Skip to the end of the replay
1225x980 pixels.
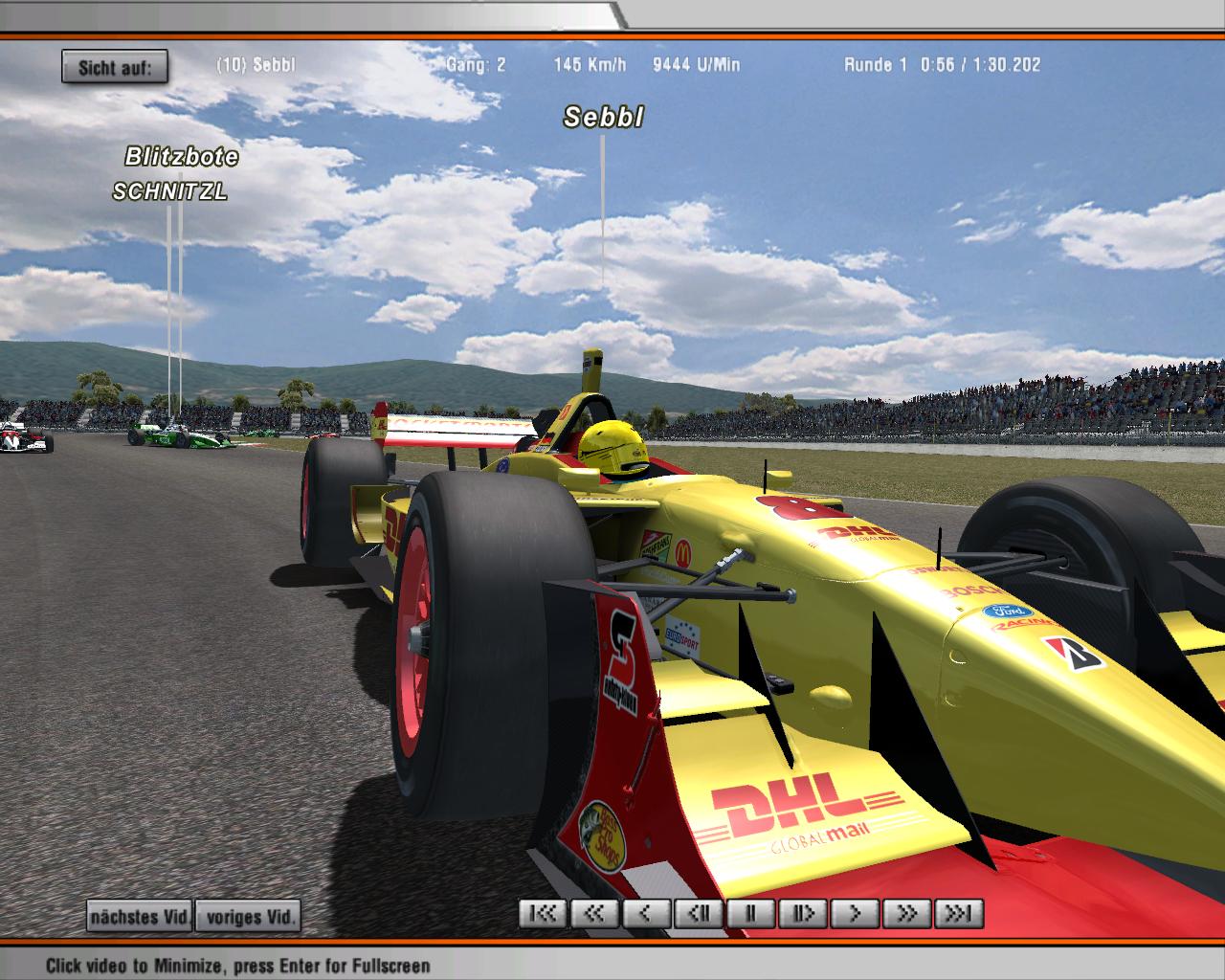957,913
